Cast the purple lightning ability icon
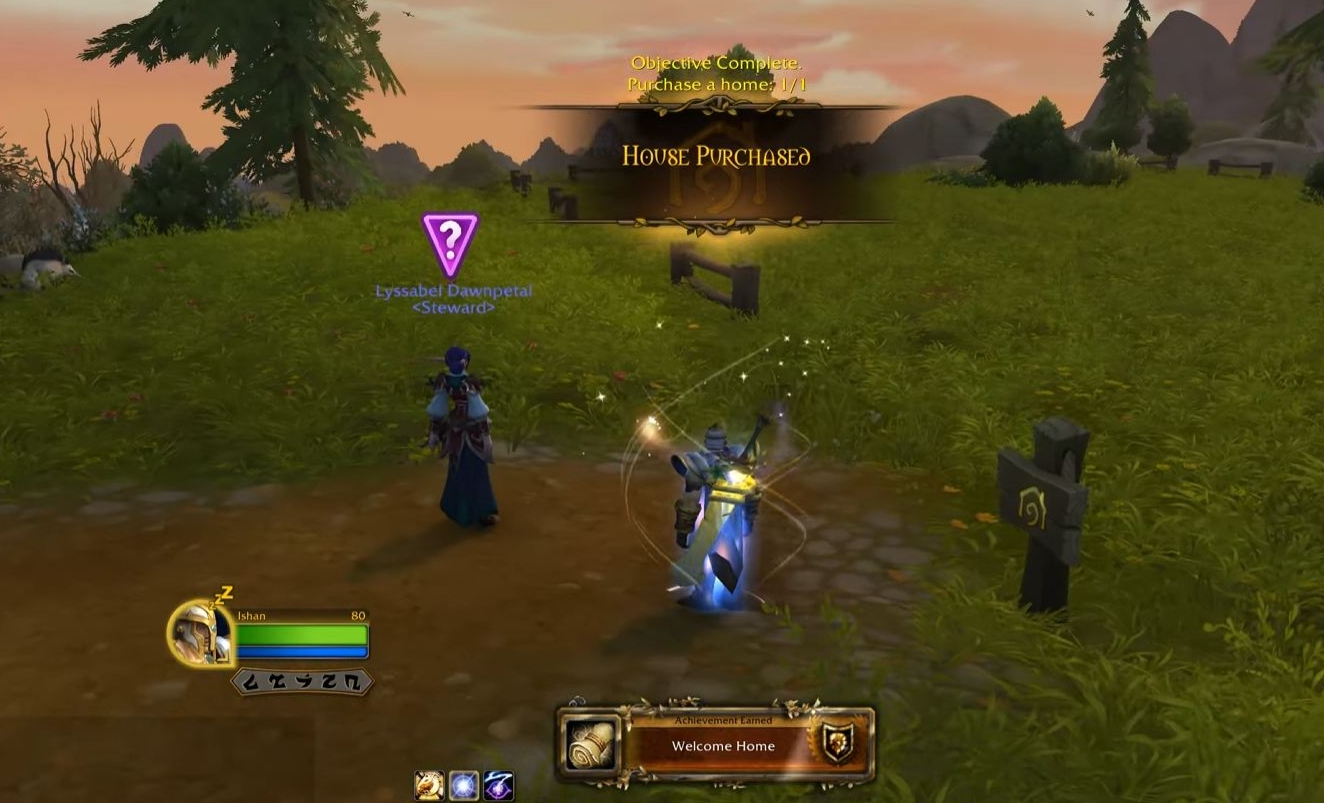1324x803 pixels. 498,786
